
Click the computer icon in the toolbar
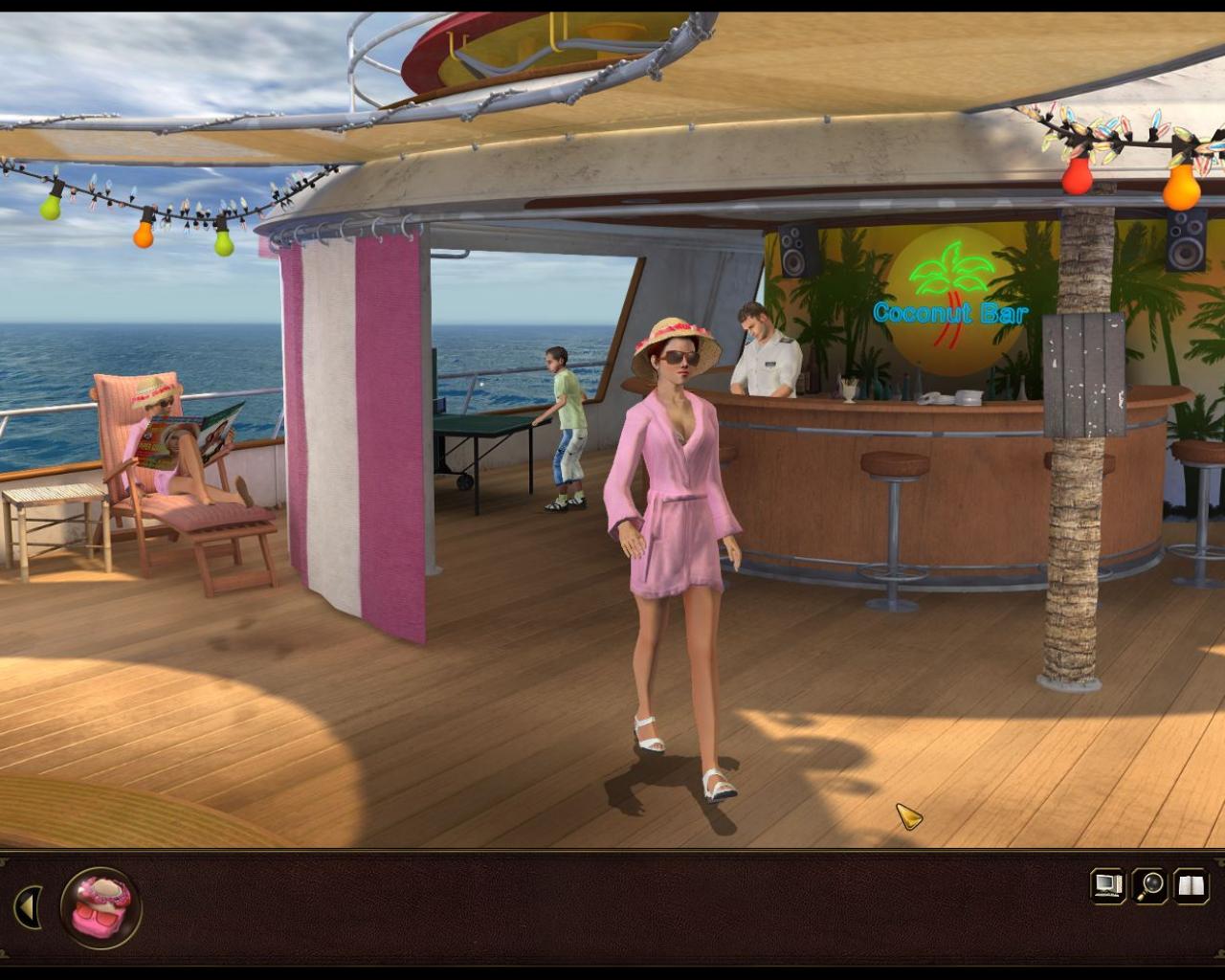tap(1108, 886)
